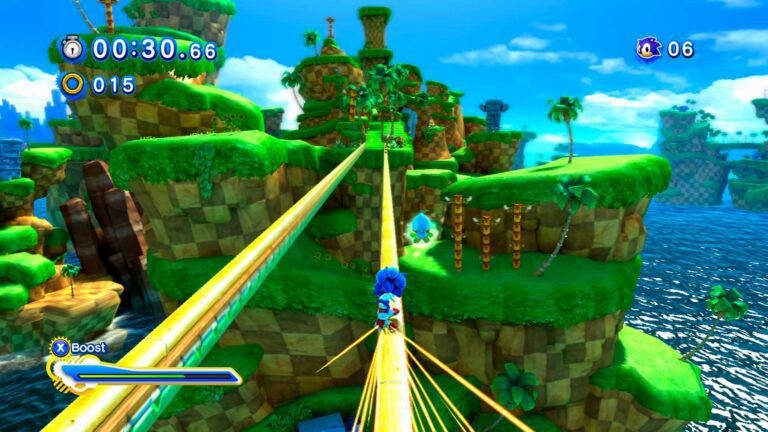
Task: Select the Sonic head lives icon
Action: (x=649, y=48)
